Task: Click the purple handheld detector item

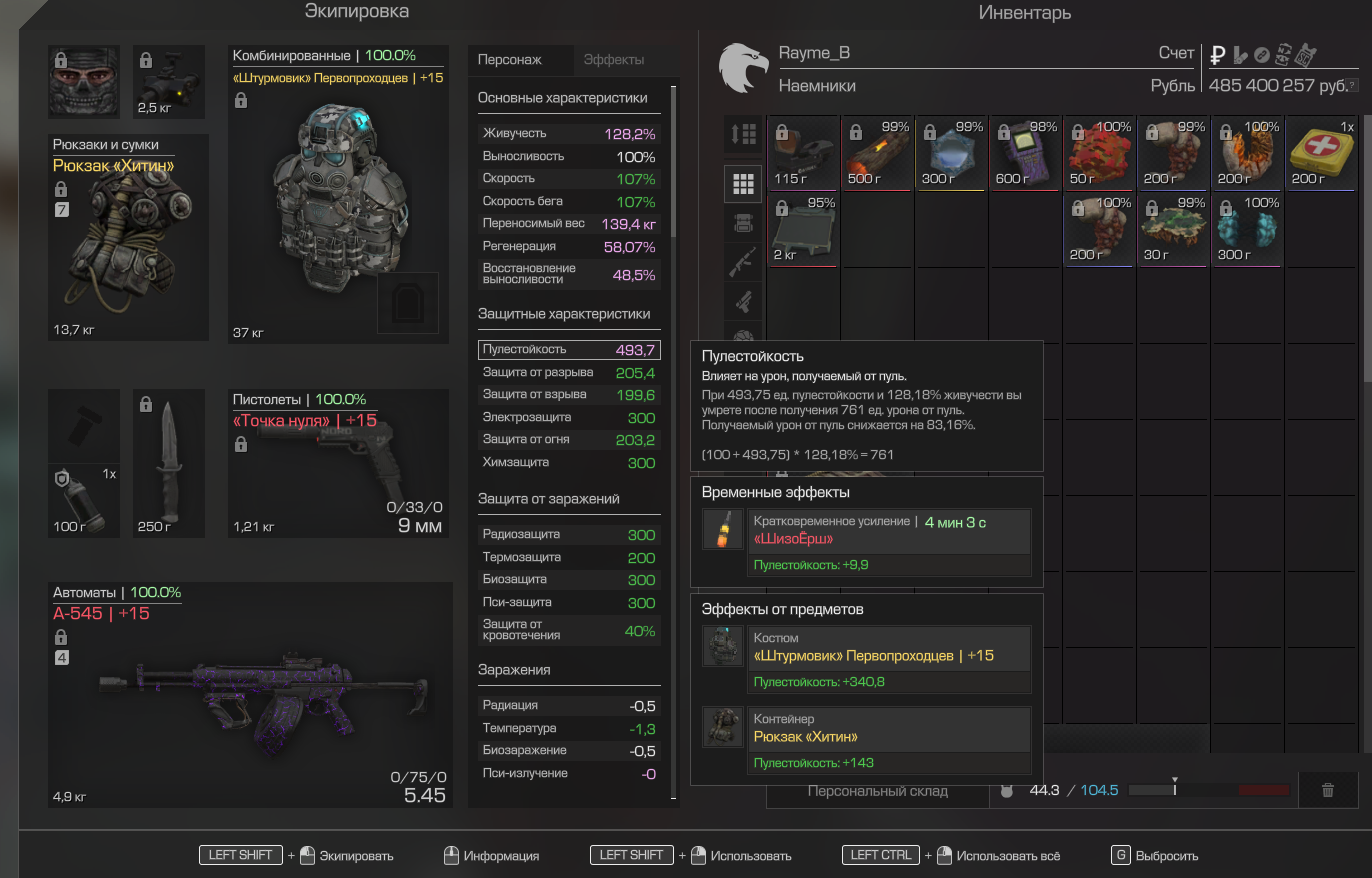Action: coord(1026,152)
